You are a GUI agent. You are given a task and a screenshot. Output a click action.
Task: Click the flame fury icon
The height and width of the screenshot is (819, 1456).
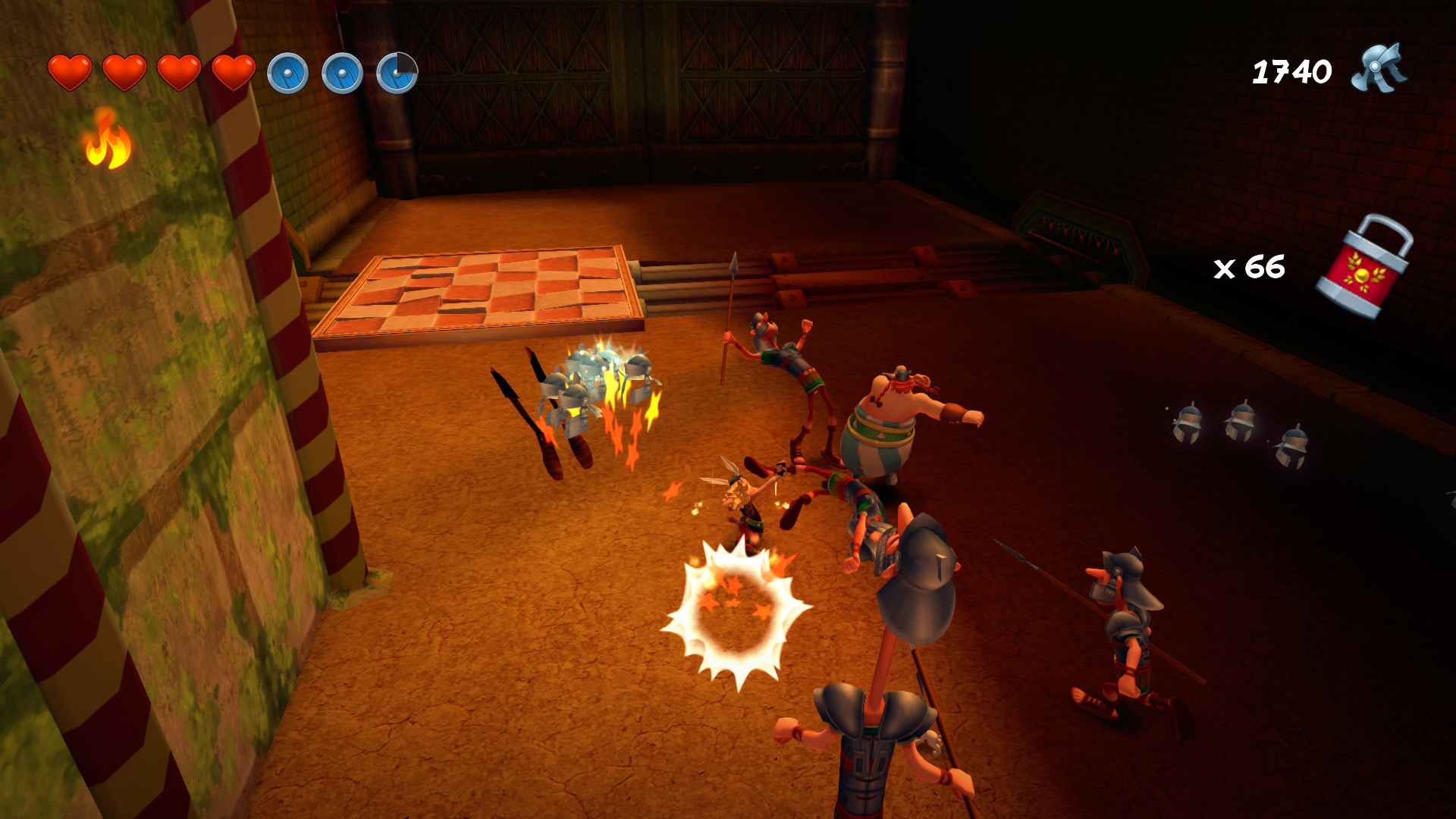click(108, 140)
